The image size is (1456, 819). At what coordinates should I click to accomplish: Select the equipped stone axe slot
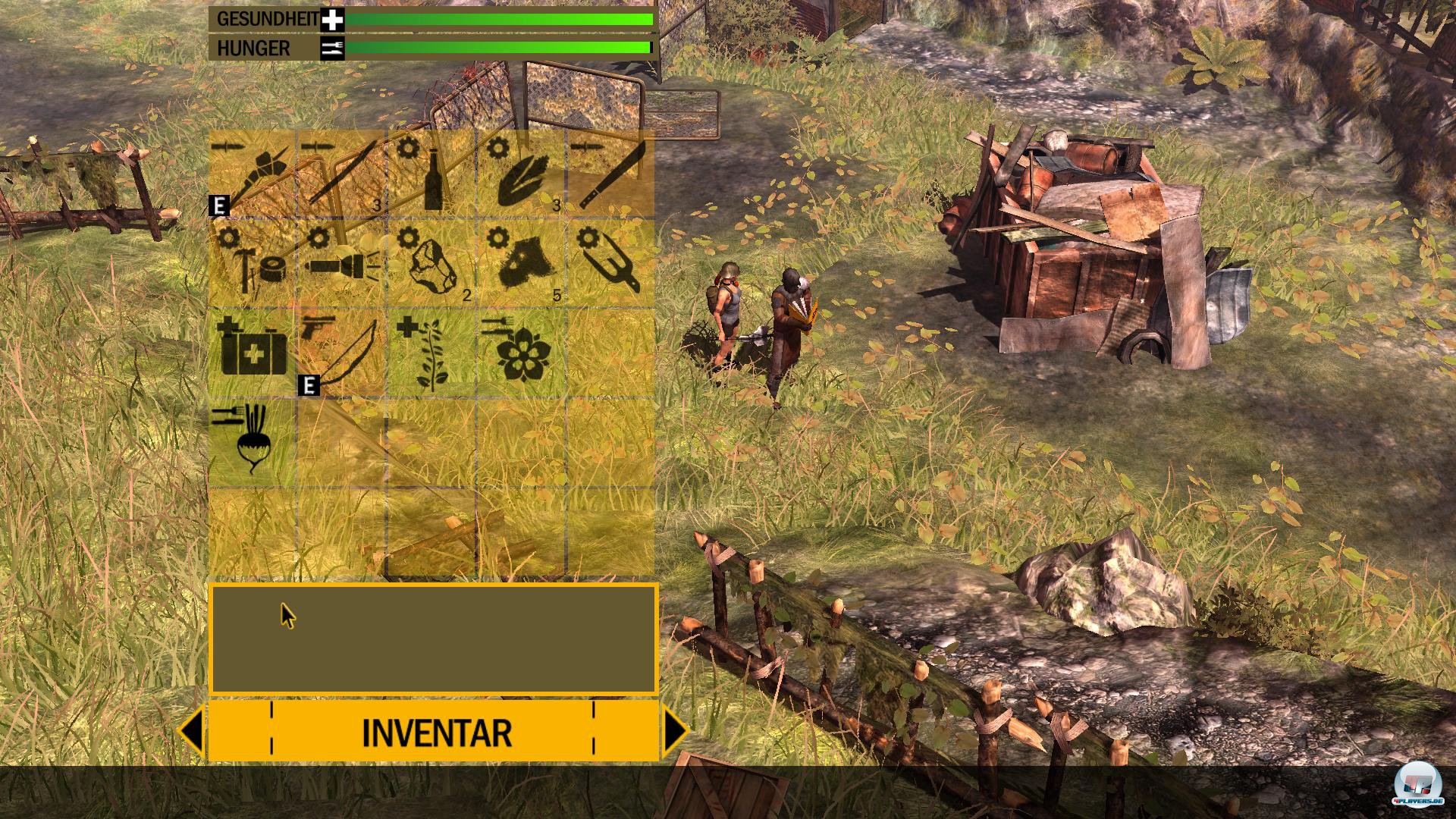pyautogui.click(x=253, y=174)
